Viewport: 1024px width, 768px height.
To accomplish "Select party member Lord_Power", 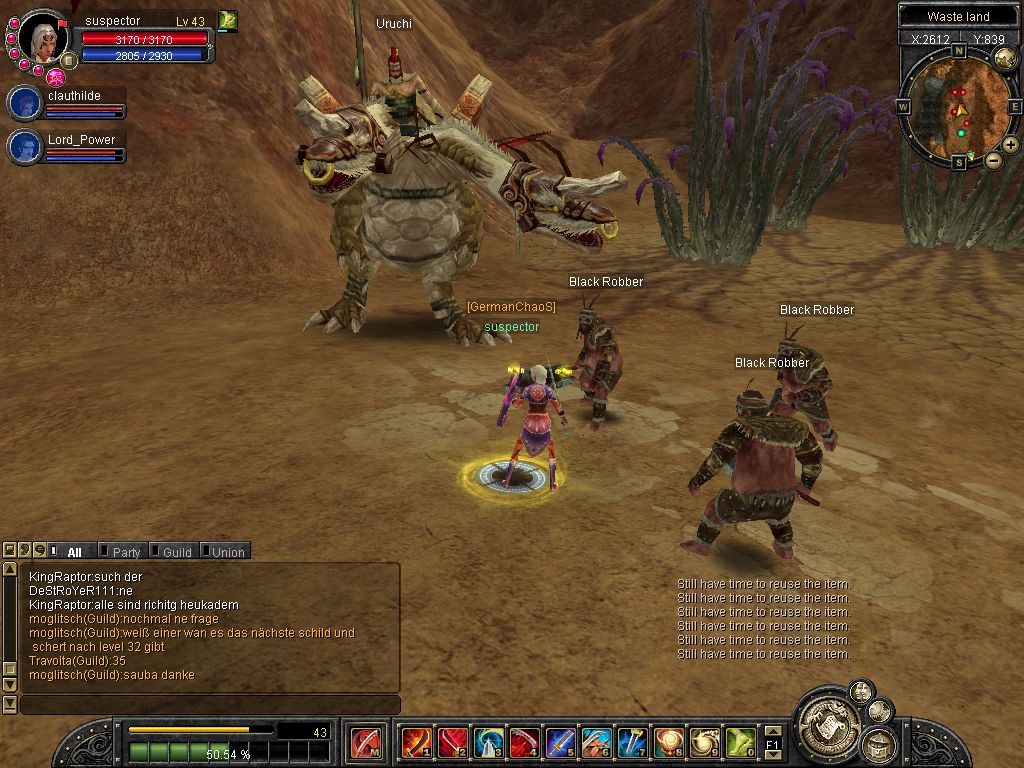I will tap(24, 147).
